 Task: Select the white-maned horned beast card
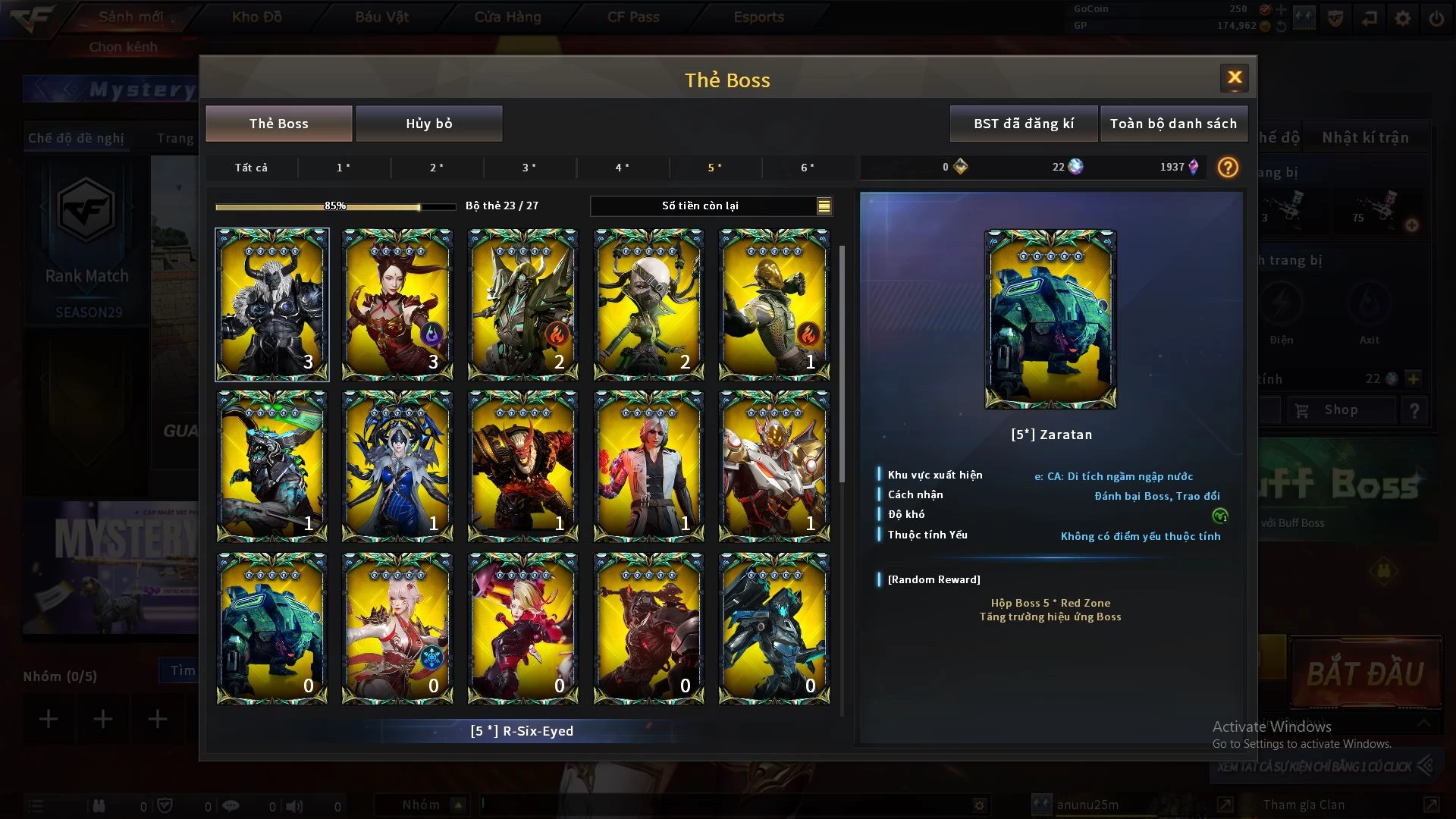click(271, 304)
